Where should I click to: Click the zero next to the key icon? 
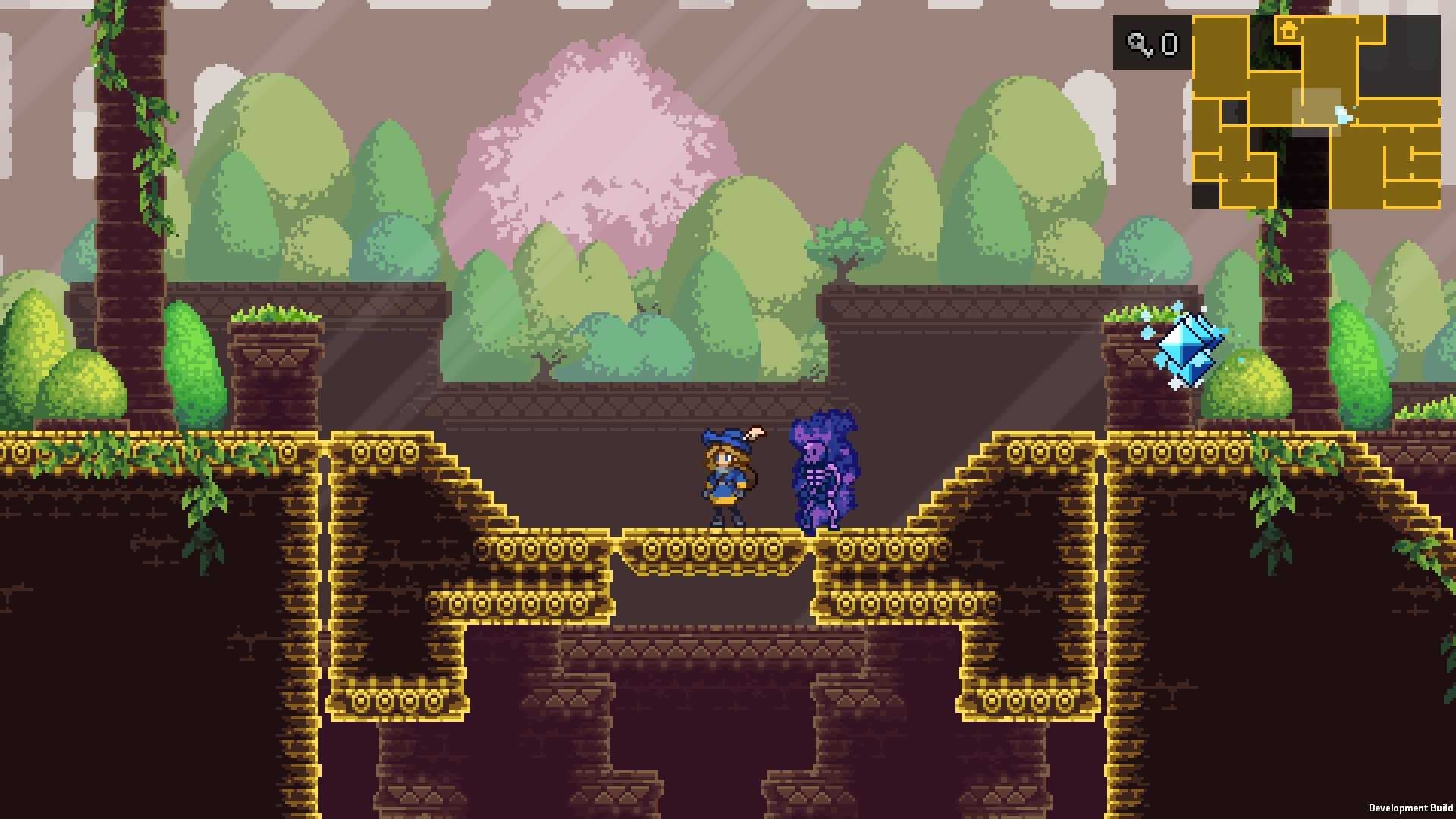point(1169,44)
